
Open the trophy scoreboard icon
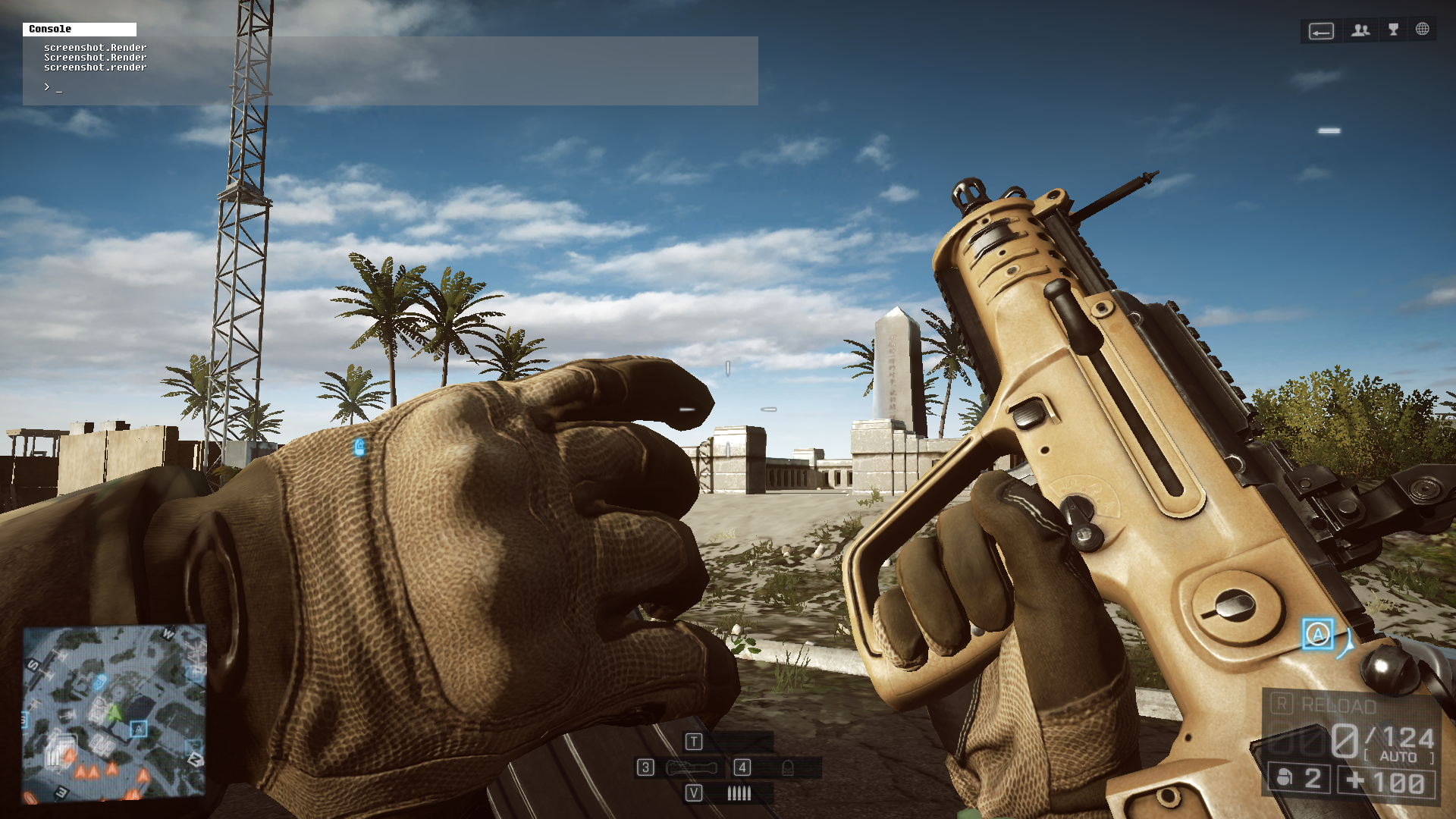coord(1393,30)
